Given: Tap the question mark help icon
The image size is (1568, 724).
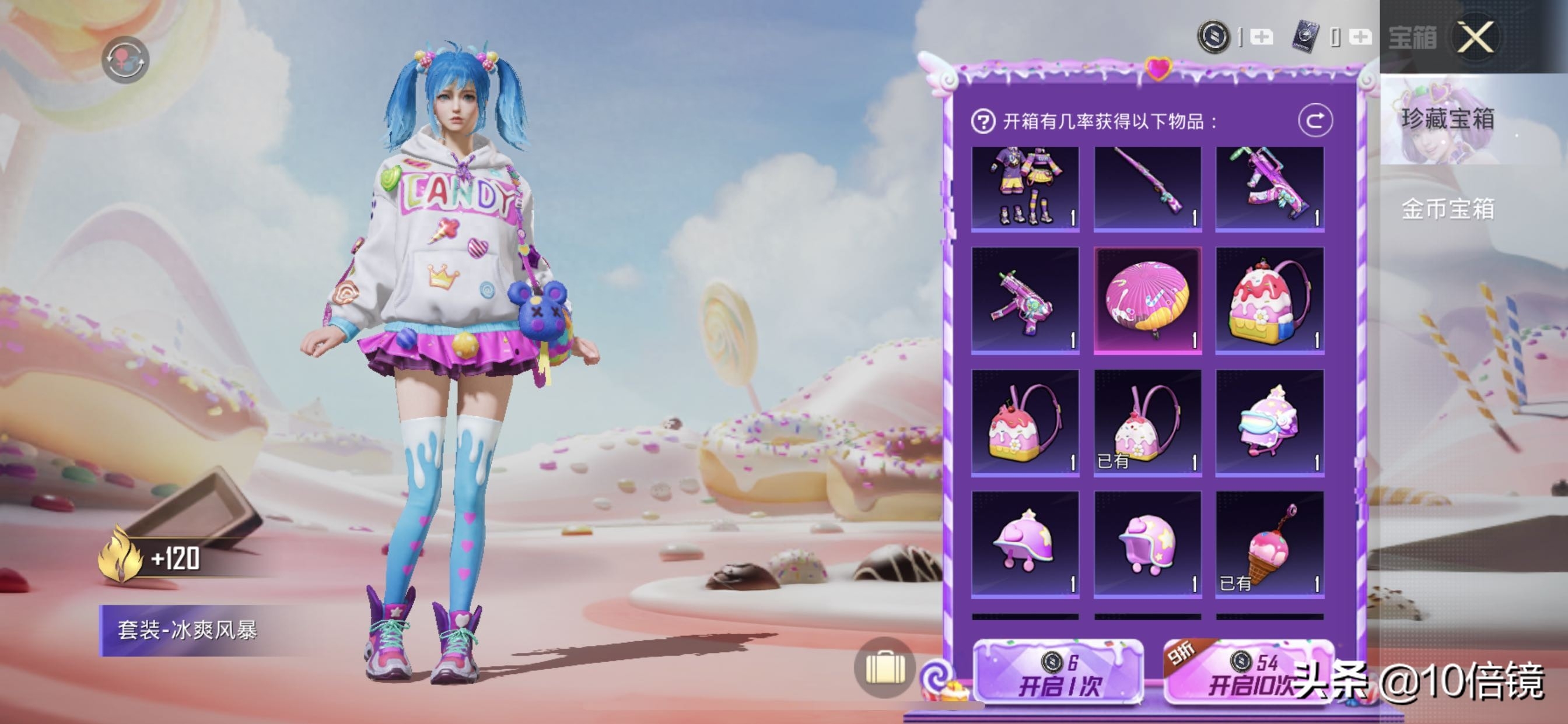Looking at the screenshot, I should coord(982,122).
